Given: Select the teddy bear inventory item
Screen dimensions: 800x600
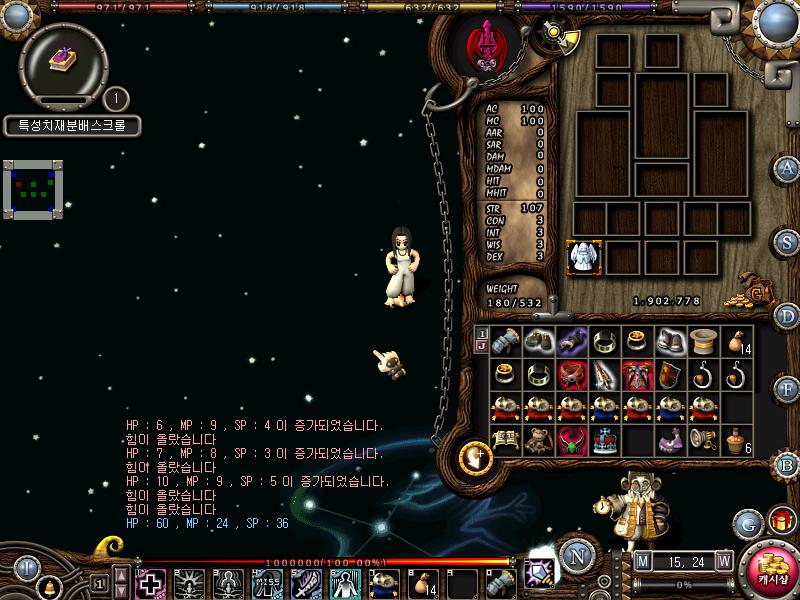Looking at the screenshot, I should [539, 441].
